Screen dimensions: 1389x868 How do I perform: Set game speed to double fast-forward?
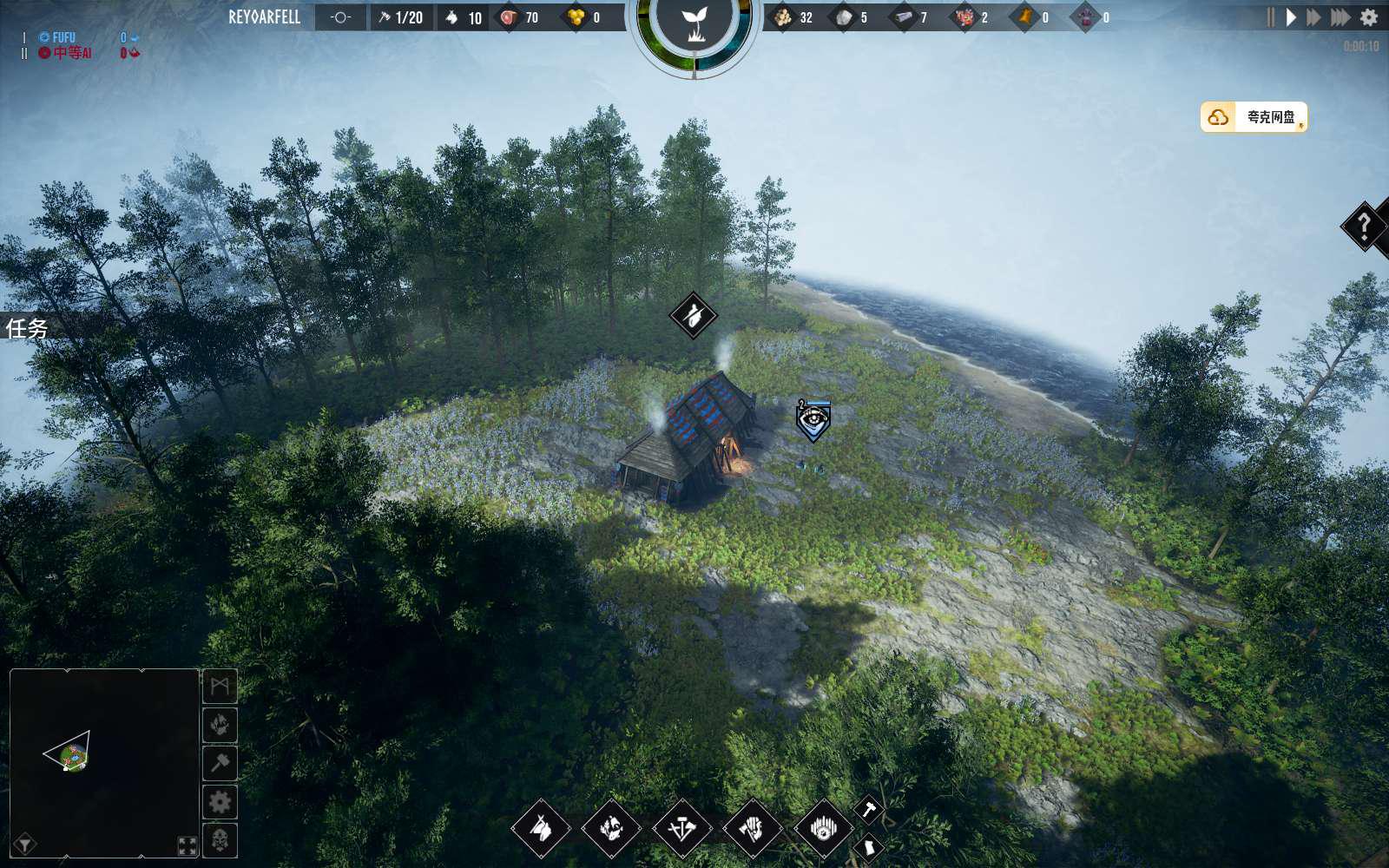tap(1313, 17)
